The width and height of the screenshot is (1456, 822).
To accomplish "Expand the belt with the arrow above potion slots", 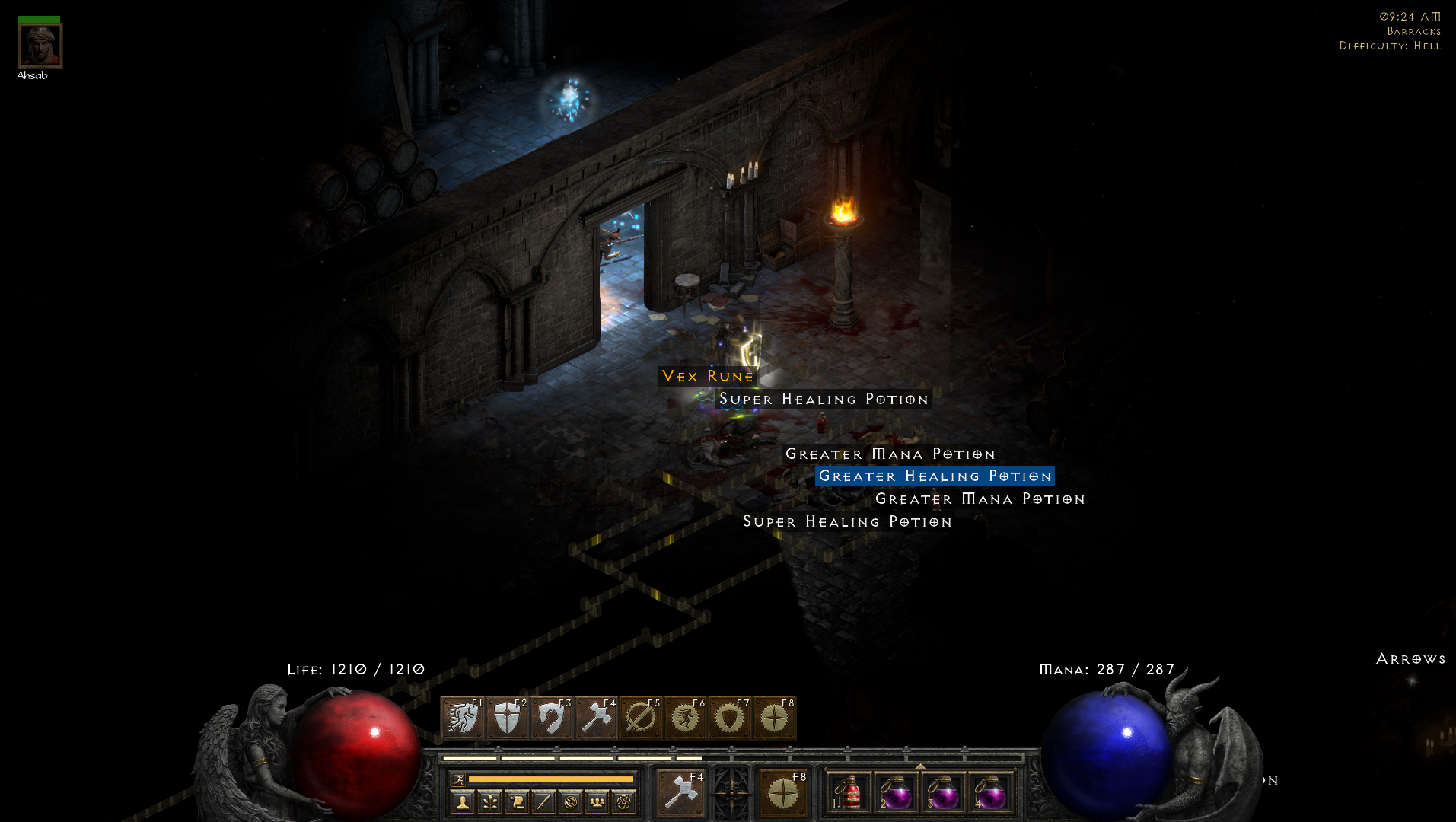I will point(920,767).
